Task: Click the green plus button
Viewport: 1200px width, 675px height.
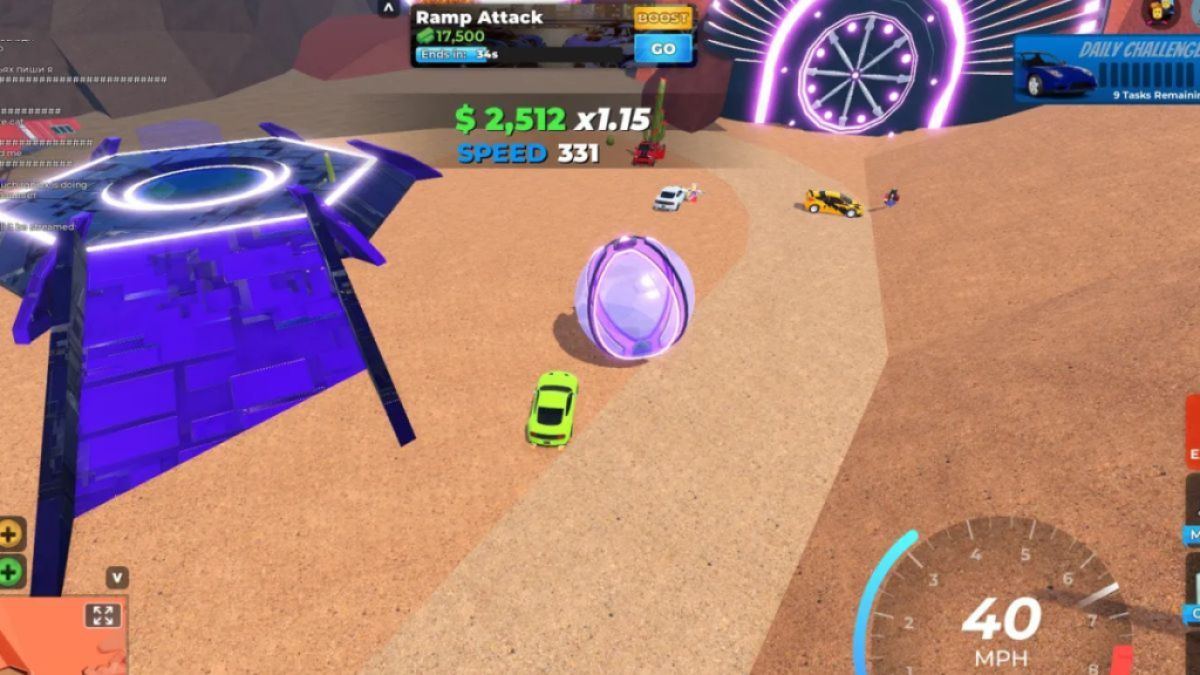Action: click(11, 572)
